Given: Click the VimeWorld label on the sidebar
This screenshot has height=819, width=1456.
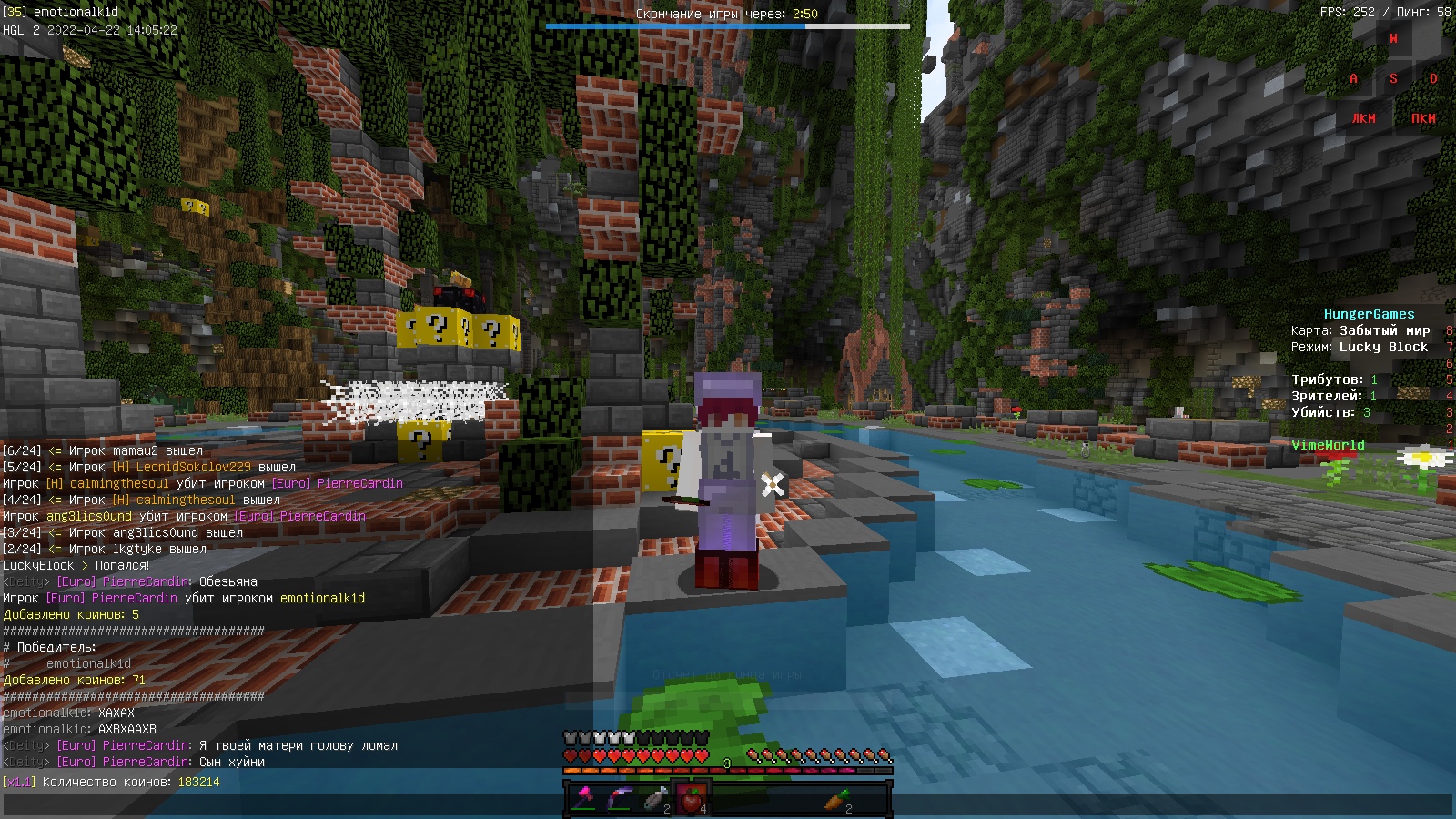Looking at the screenshot, I should tap(1328, 445).
